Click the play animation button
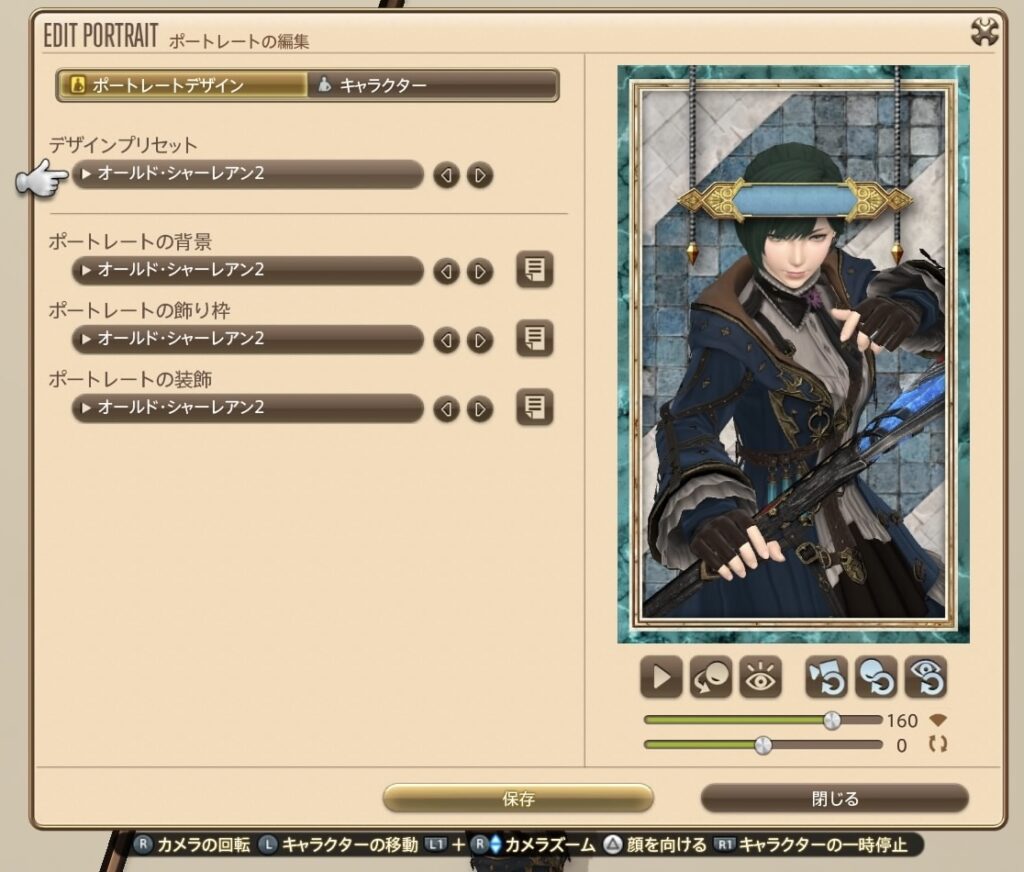This screenshot has width=1024, height=872. 661,678
